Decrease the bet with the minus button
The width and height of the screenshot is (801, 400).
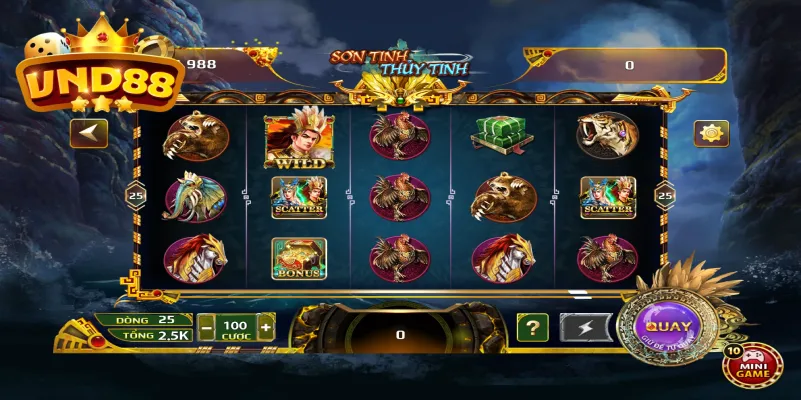tap(206, 327)
